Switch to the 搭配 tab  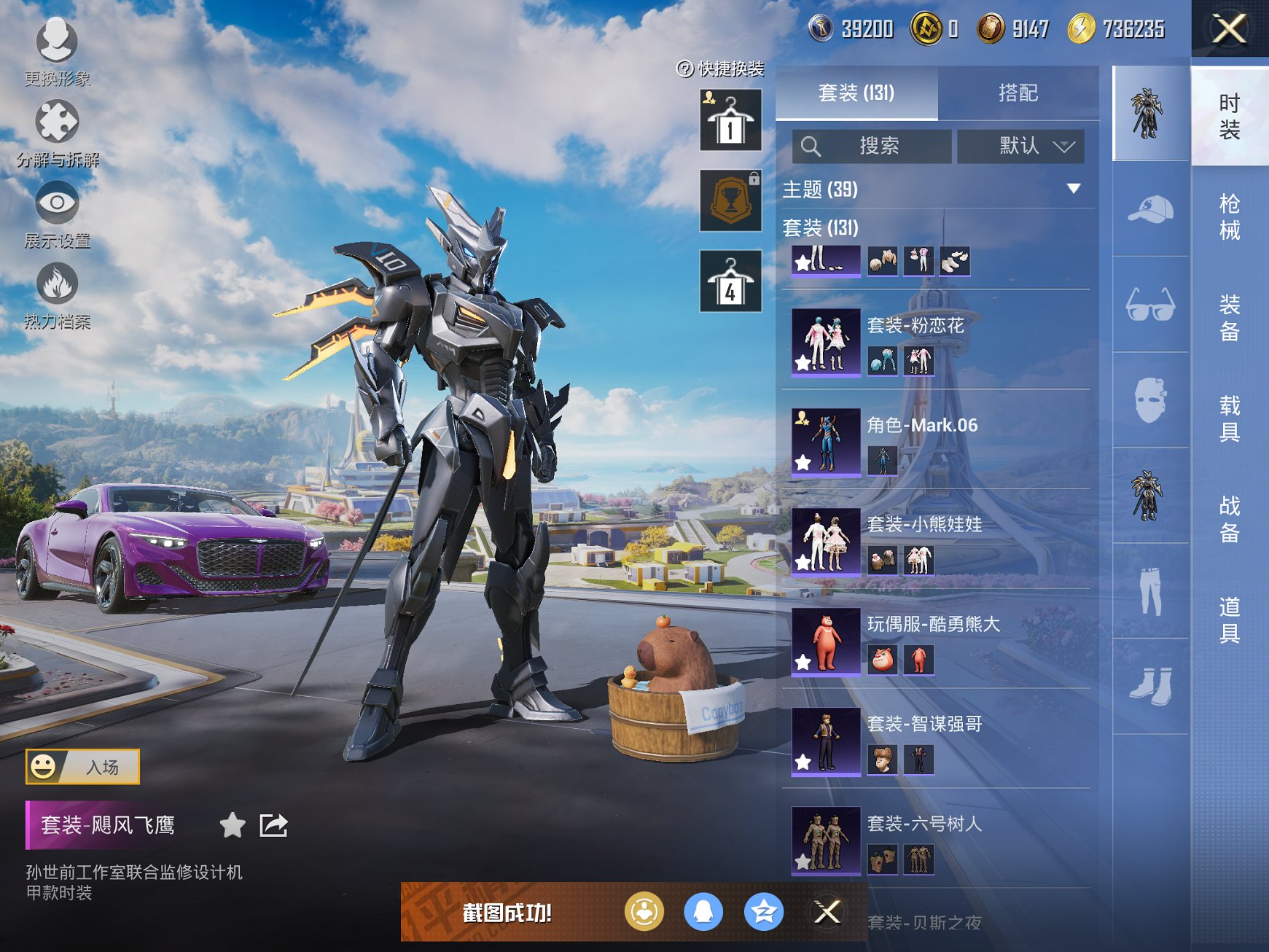(1018, 93)
